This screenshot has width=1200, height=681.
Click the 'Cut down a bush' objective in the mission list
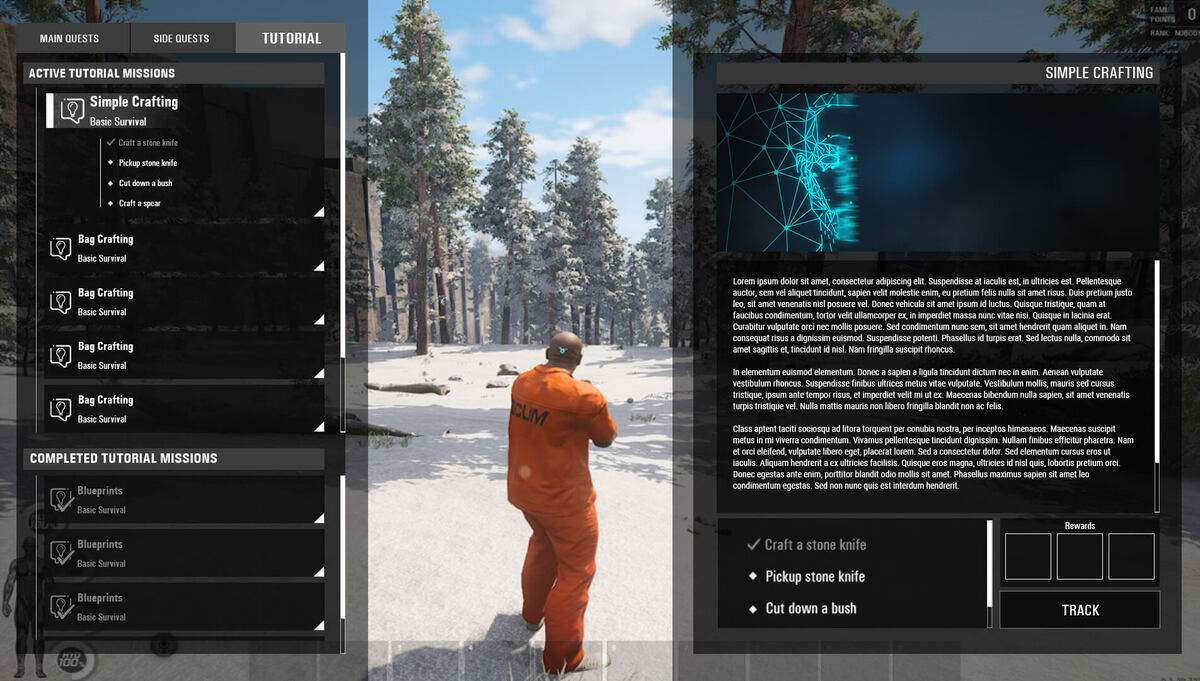coord(145,183)
